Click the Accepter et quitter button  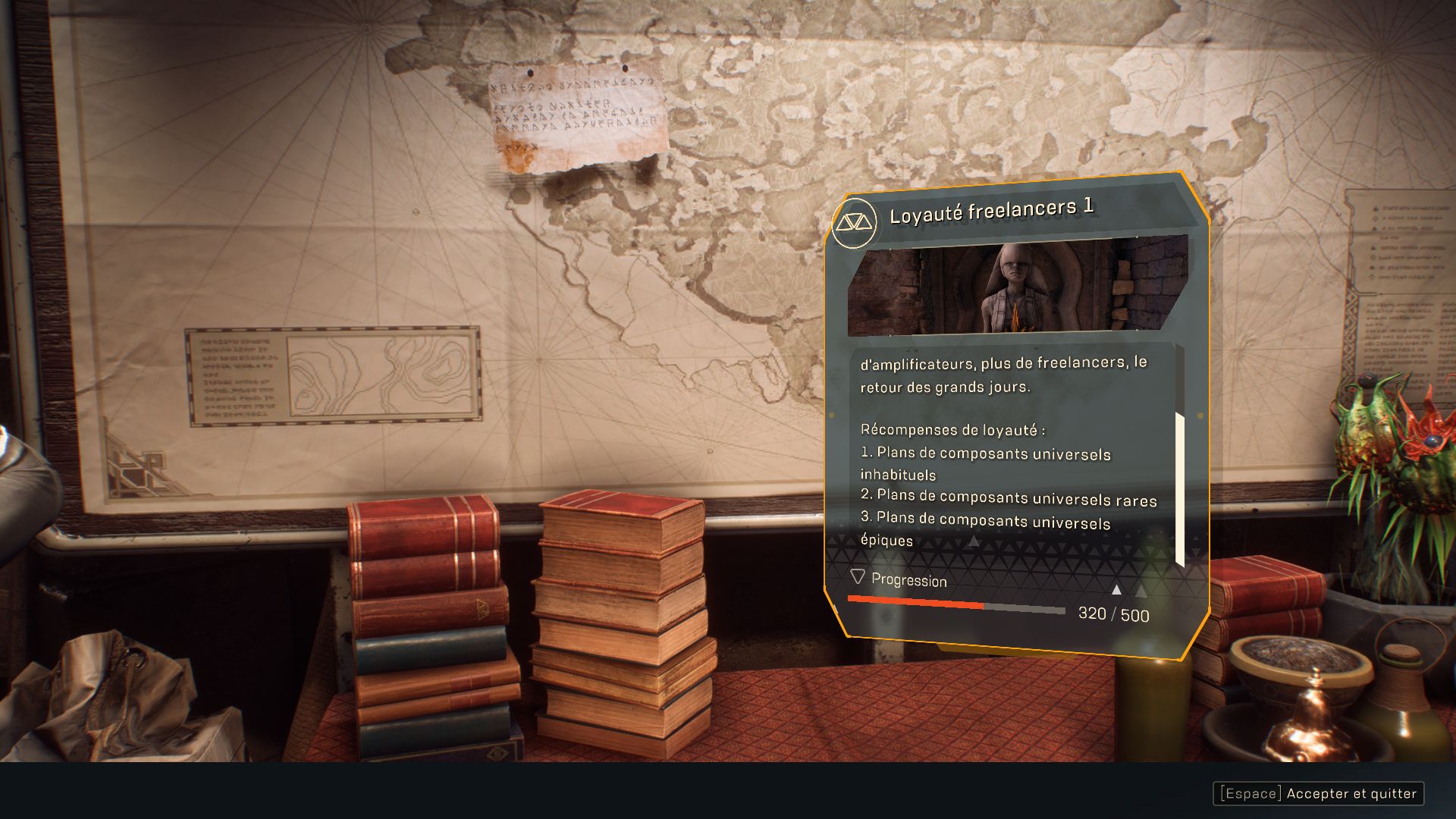tap(1319, 793)
